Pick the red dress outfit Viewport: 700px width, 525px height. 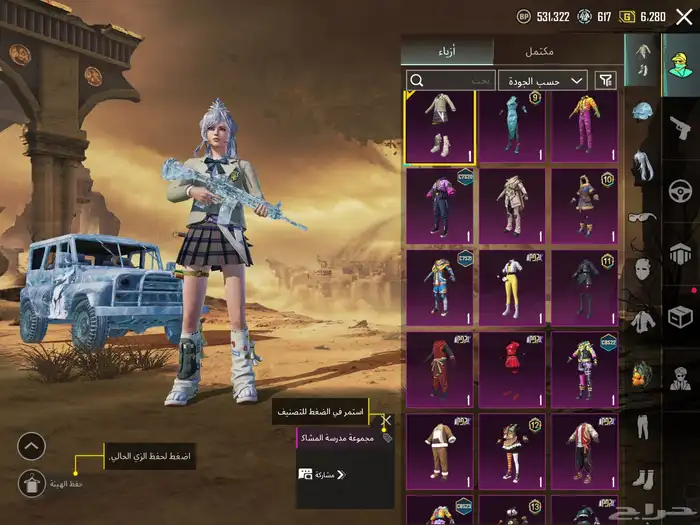[512, 369]
